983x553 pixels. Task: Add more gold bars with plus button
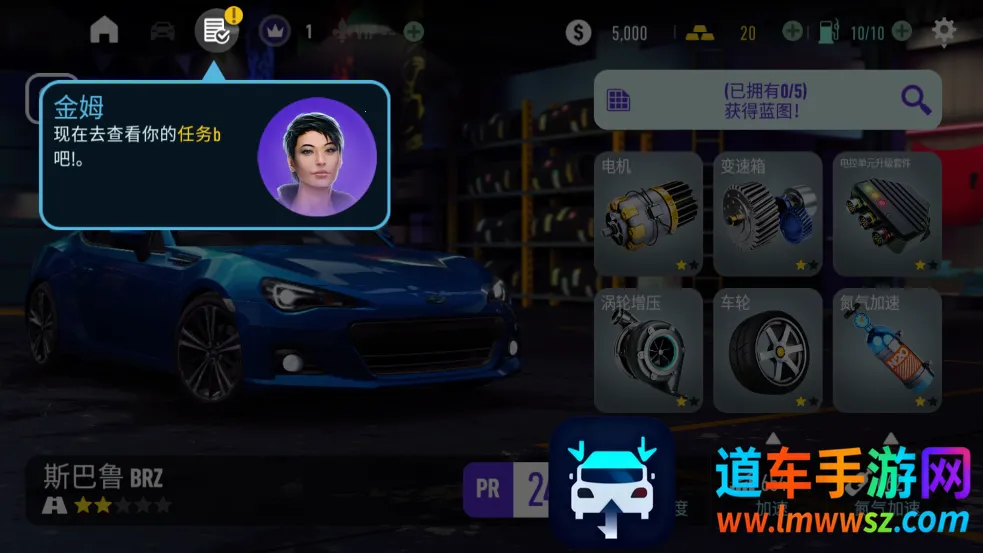coord(792,32)
